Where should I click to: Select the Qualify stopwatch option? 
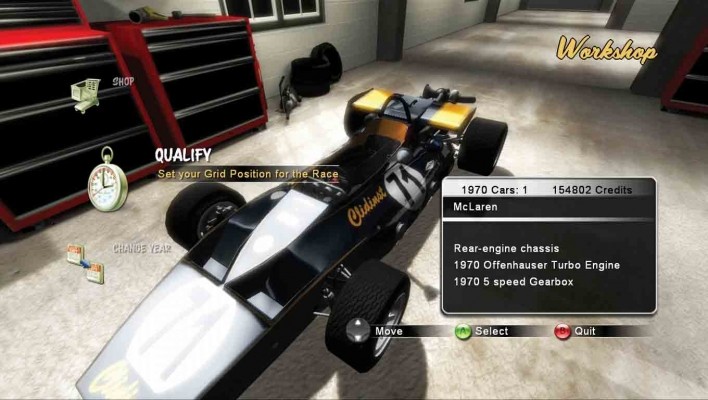pyautogui.click(x=106, y=179)
